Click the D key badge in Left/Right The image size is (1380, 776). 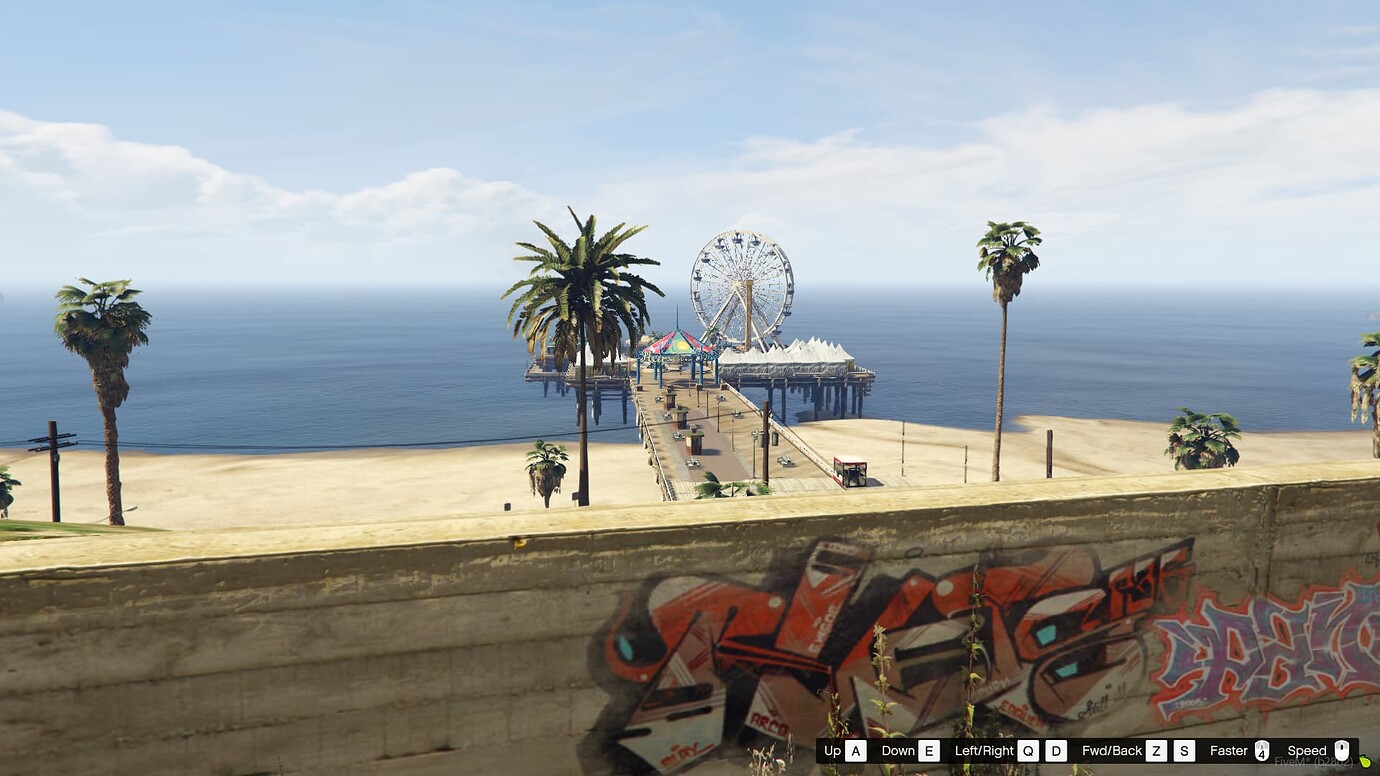click(x=1055, y=751)
